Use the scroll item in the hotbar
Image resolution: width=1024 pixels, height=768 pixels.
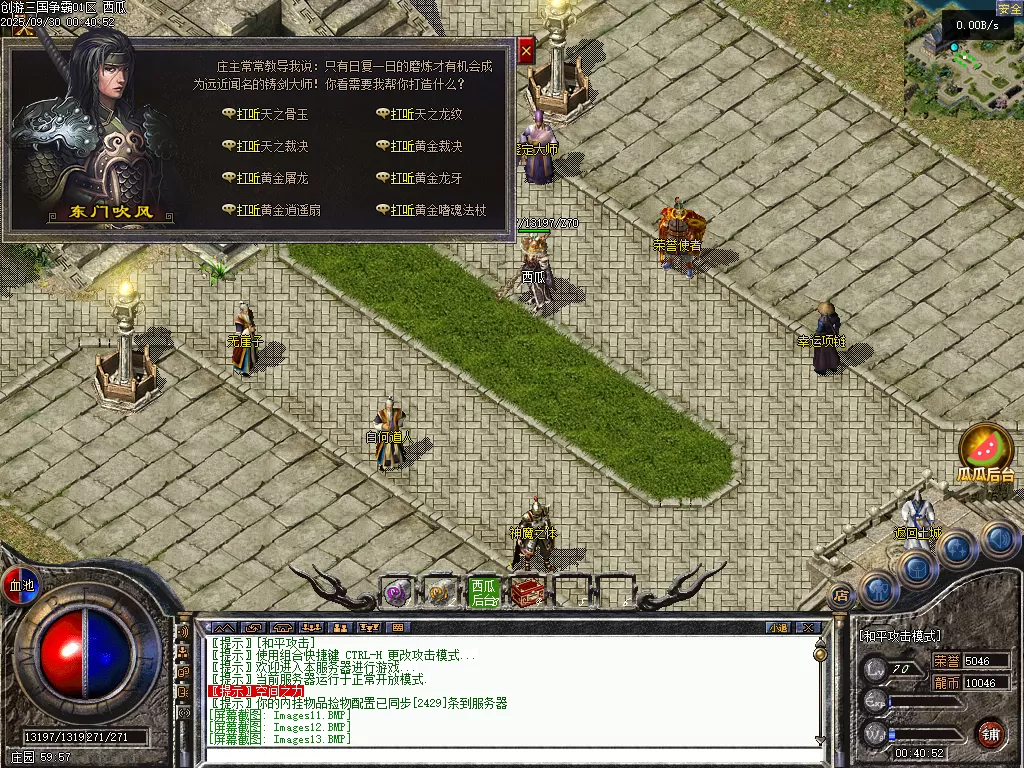coord(440,592)
